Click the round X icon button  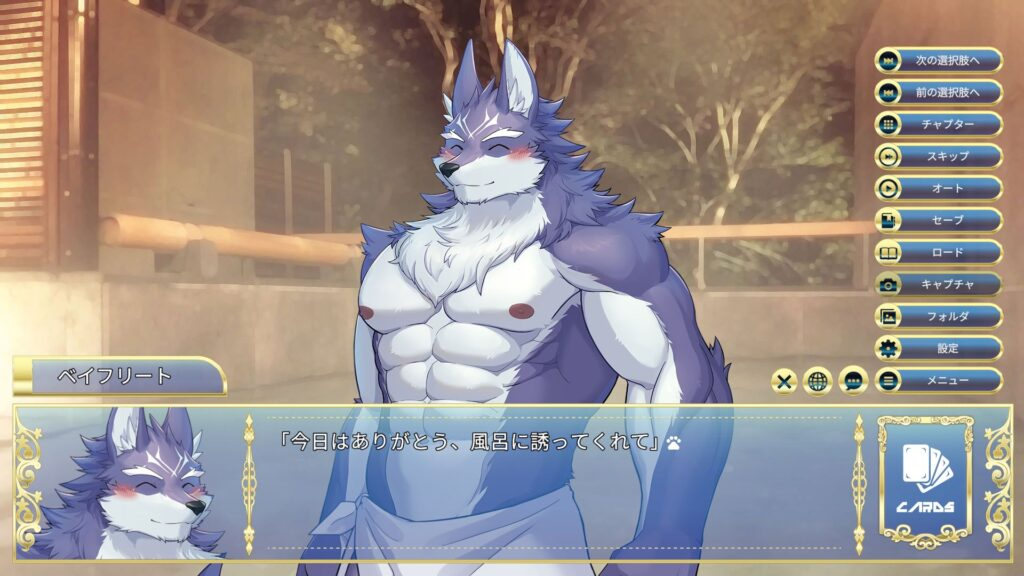coord(785,381)
